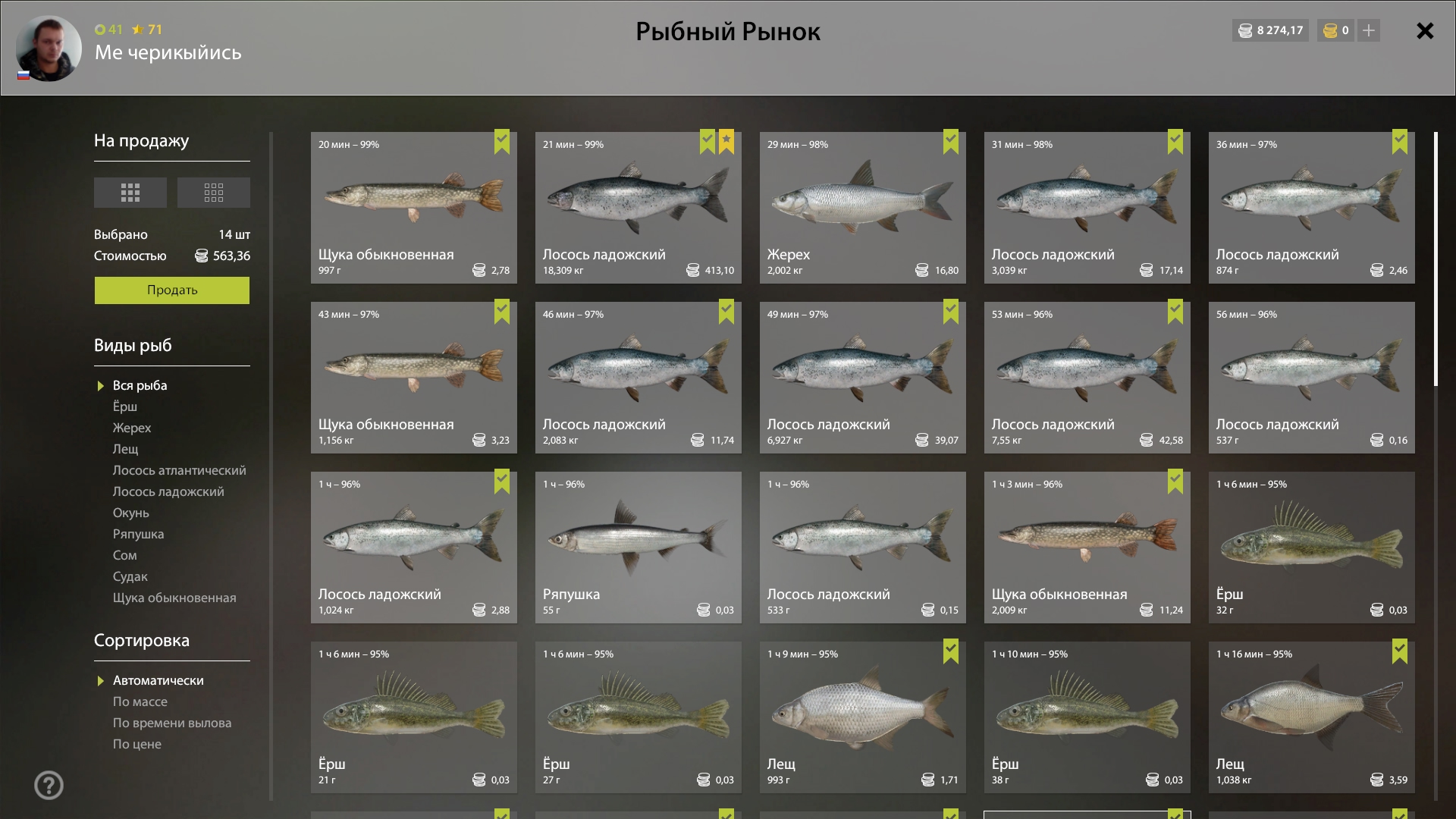Pick the 997 г Щука обыкновенная card

tap(413, 208)
